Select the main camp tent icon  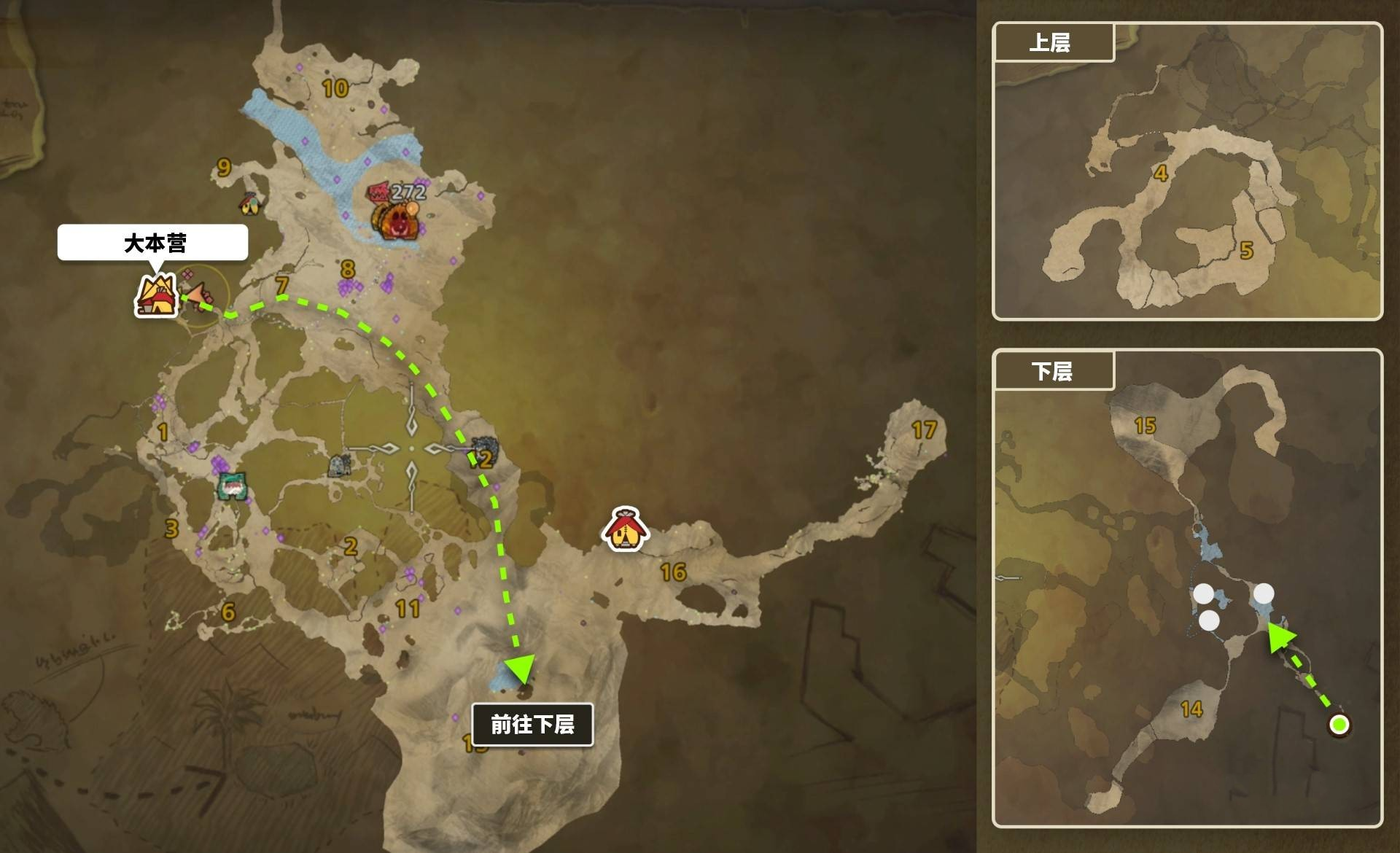click(x=157, y=296)
